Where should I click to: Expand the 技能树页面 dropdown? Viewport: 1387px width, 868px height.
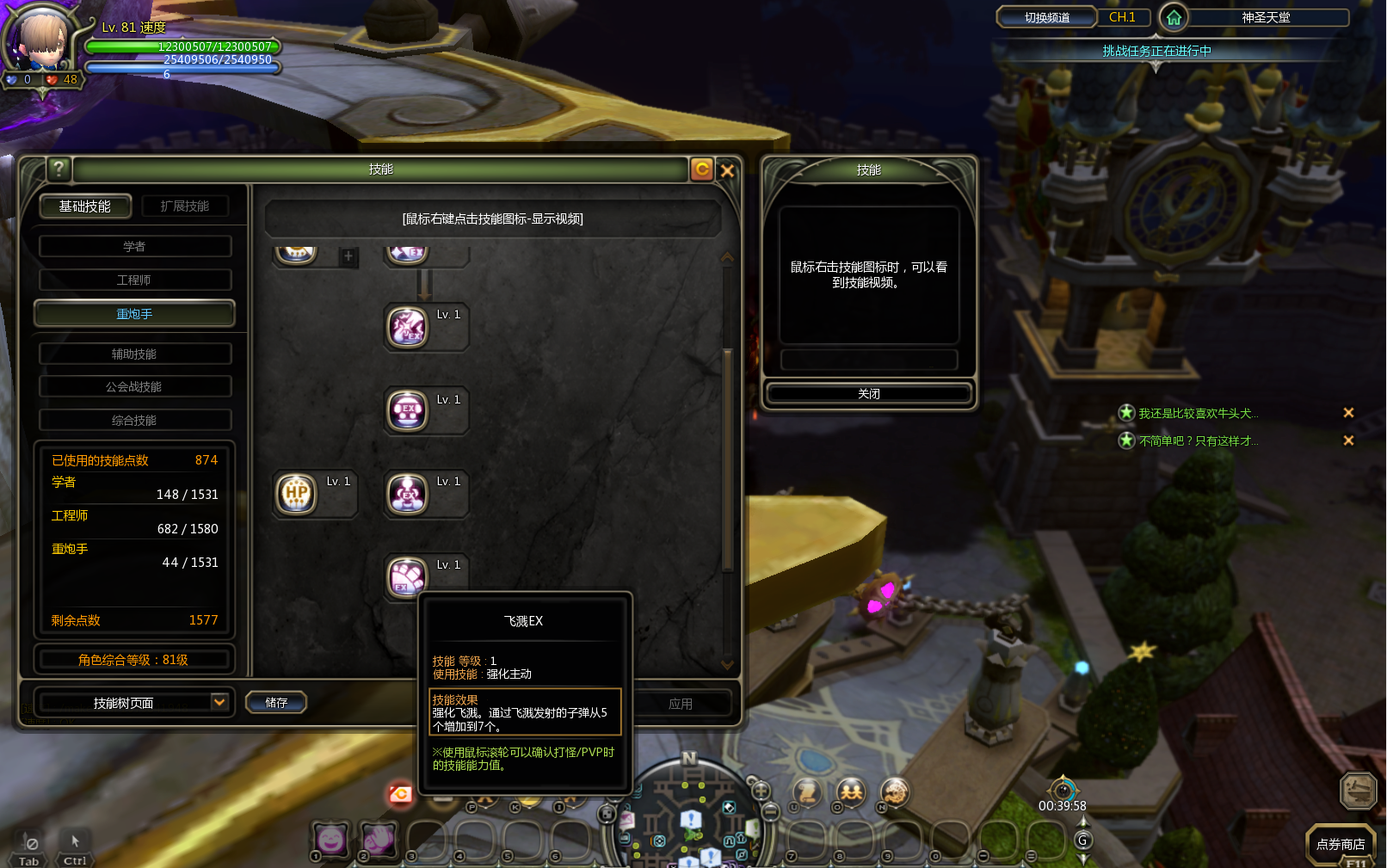(x=219, y=702)
